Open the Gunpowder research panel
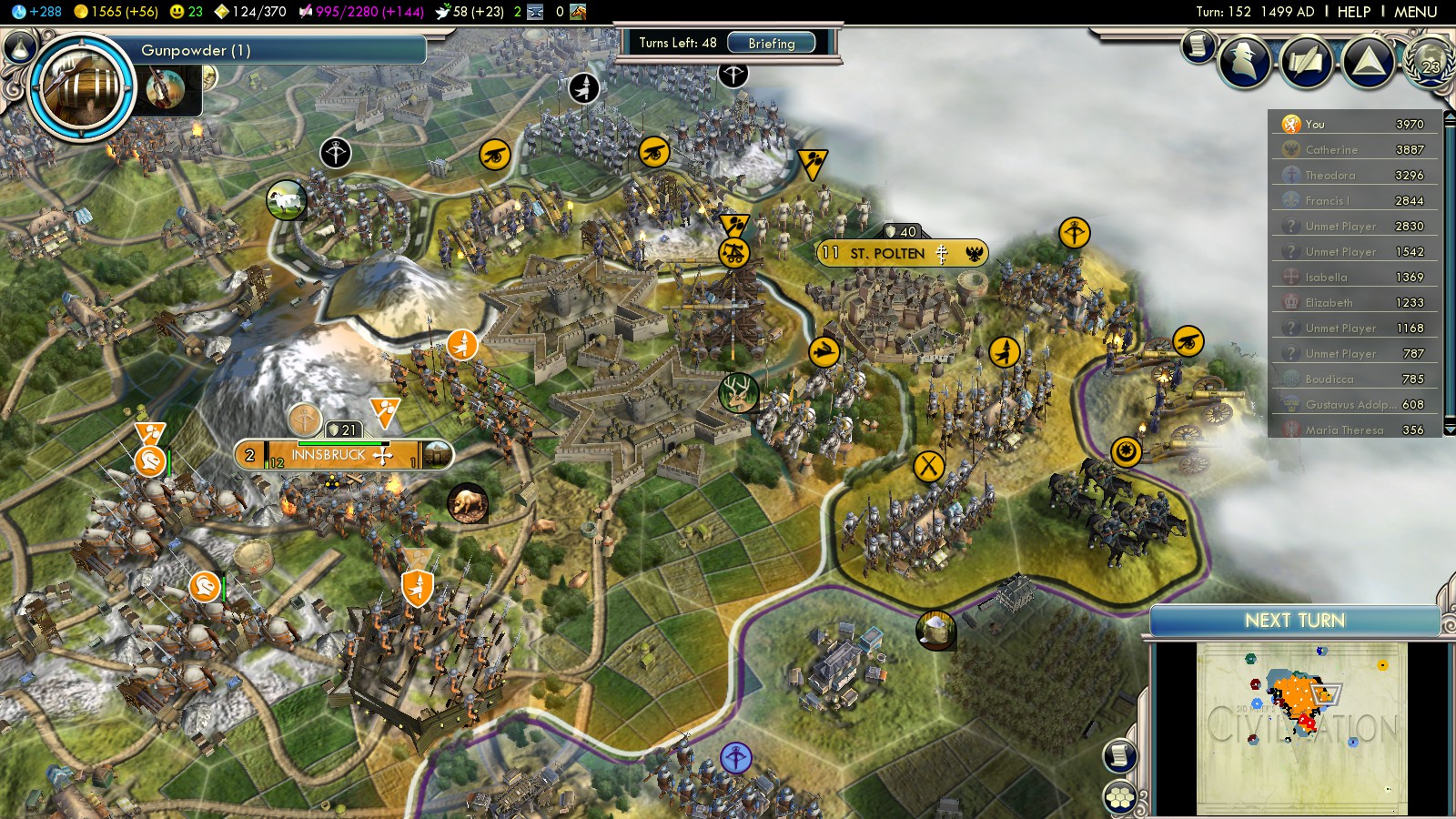The width and height of the screenshot is (1456, 819). pyautogui.click(x=282, y=50)
